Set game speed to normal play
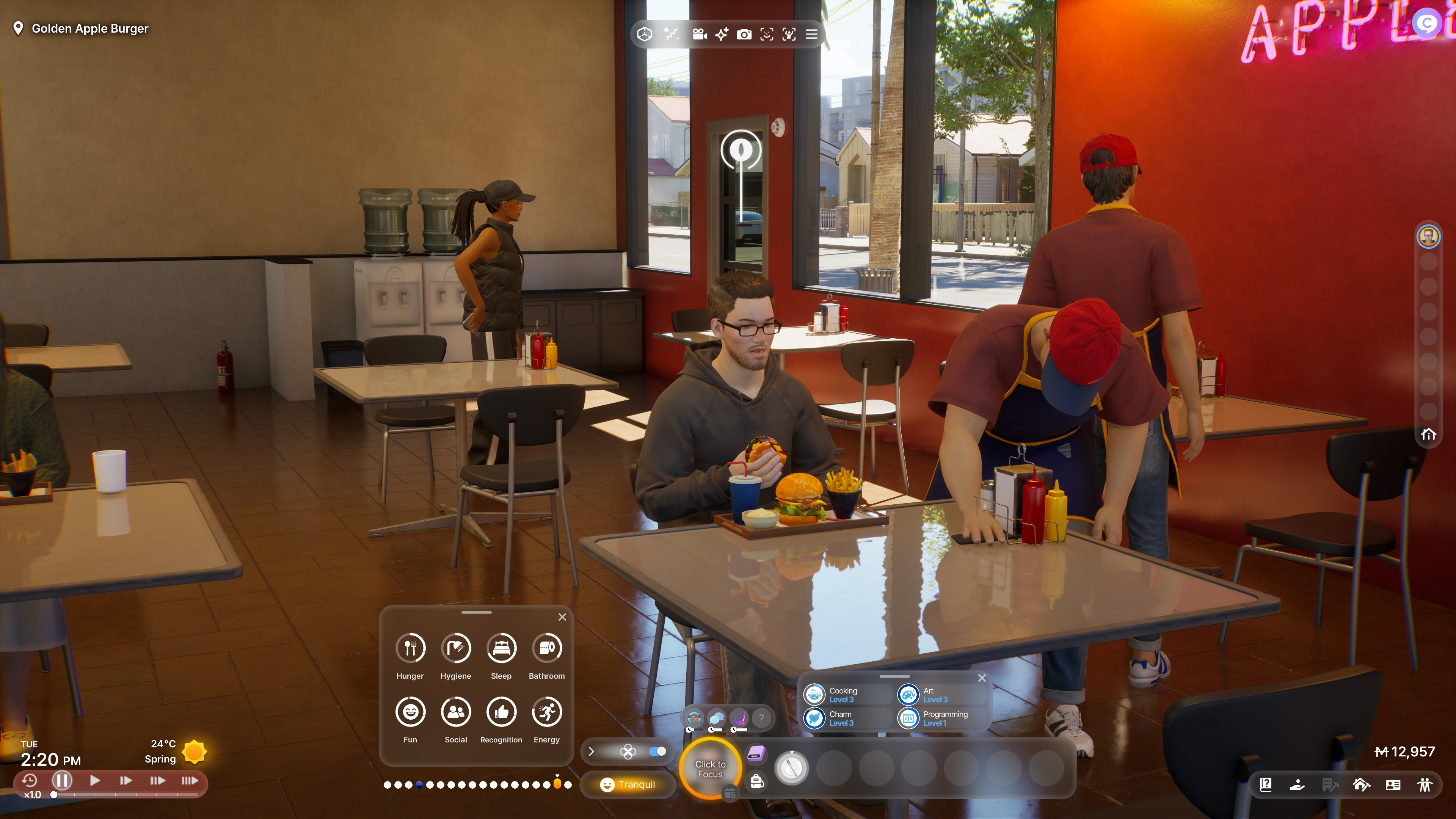The height and width of the screenshot is (819, 1456). tap(94, 781)
